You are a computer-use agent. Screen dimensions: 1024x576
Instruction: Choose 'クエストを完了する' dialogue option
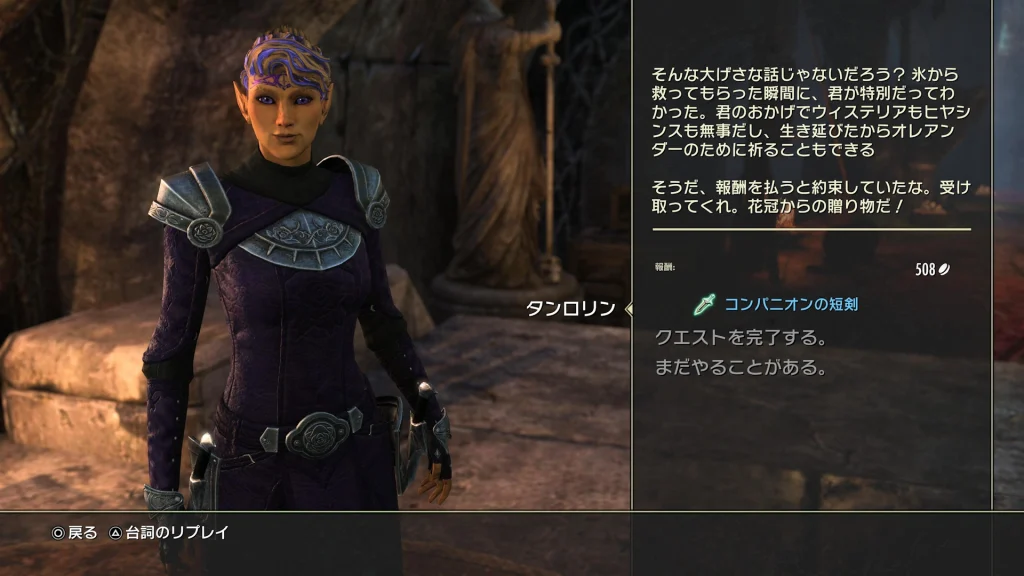pyautogui.click(x=741, y=337)
